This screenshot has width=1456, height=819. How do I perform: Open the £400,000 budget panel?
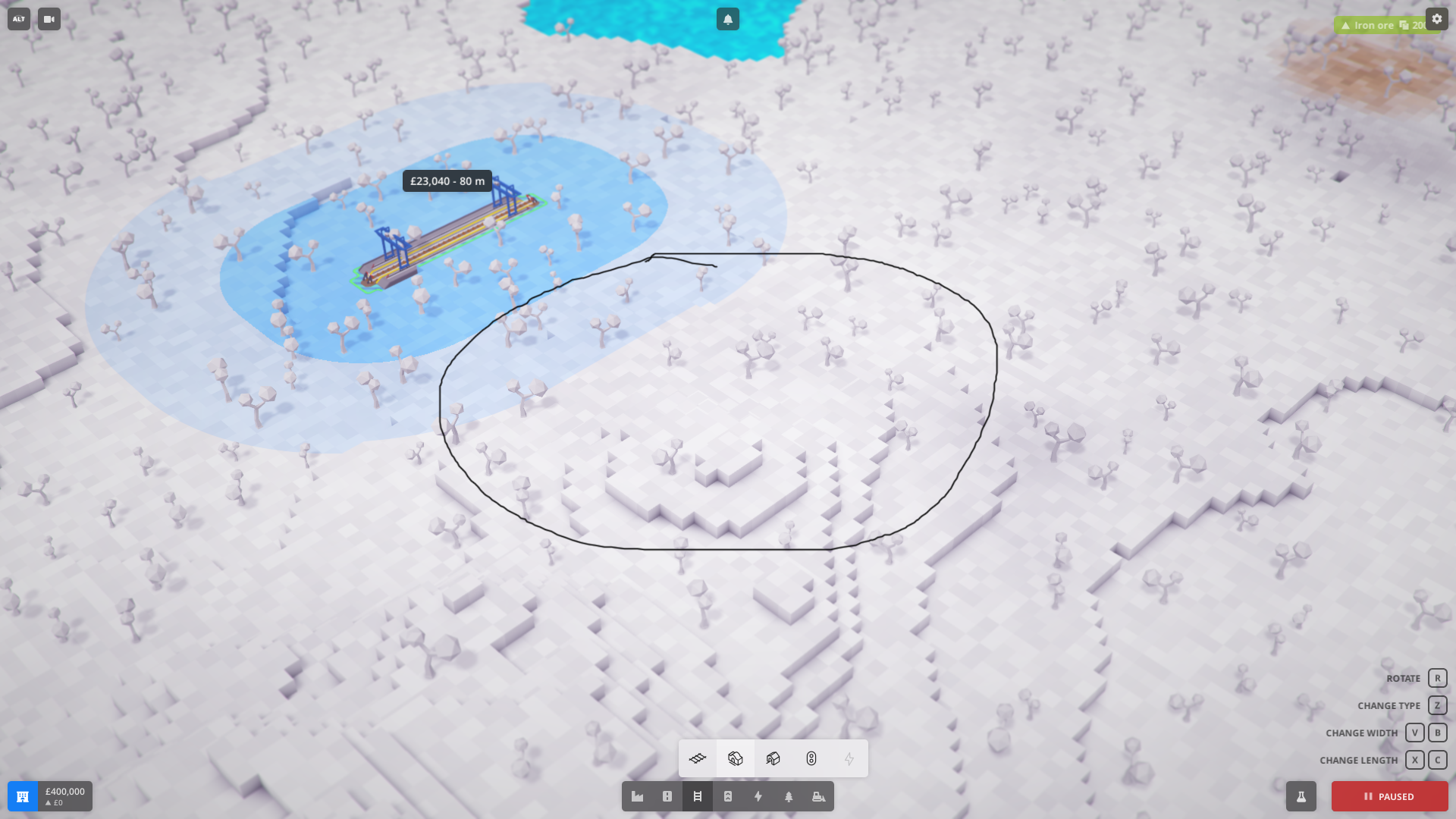(49, 796)
